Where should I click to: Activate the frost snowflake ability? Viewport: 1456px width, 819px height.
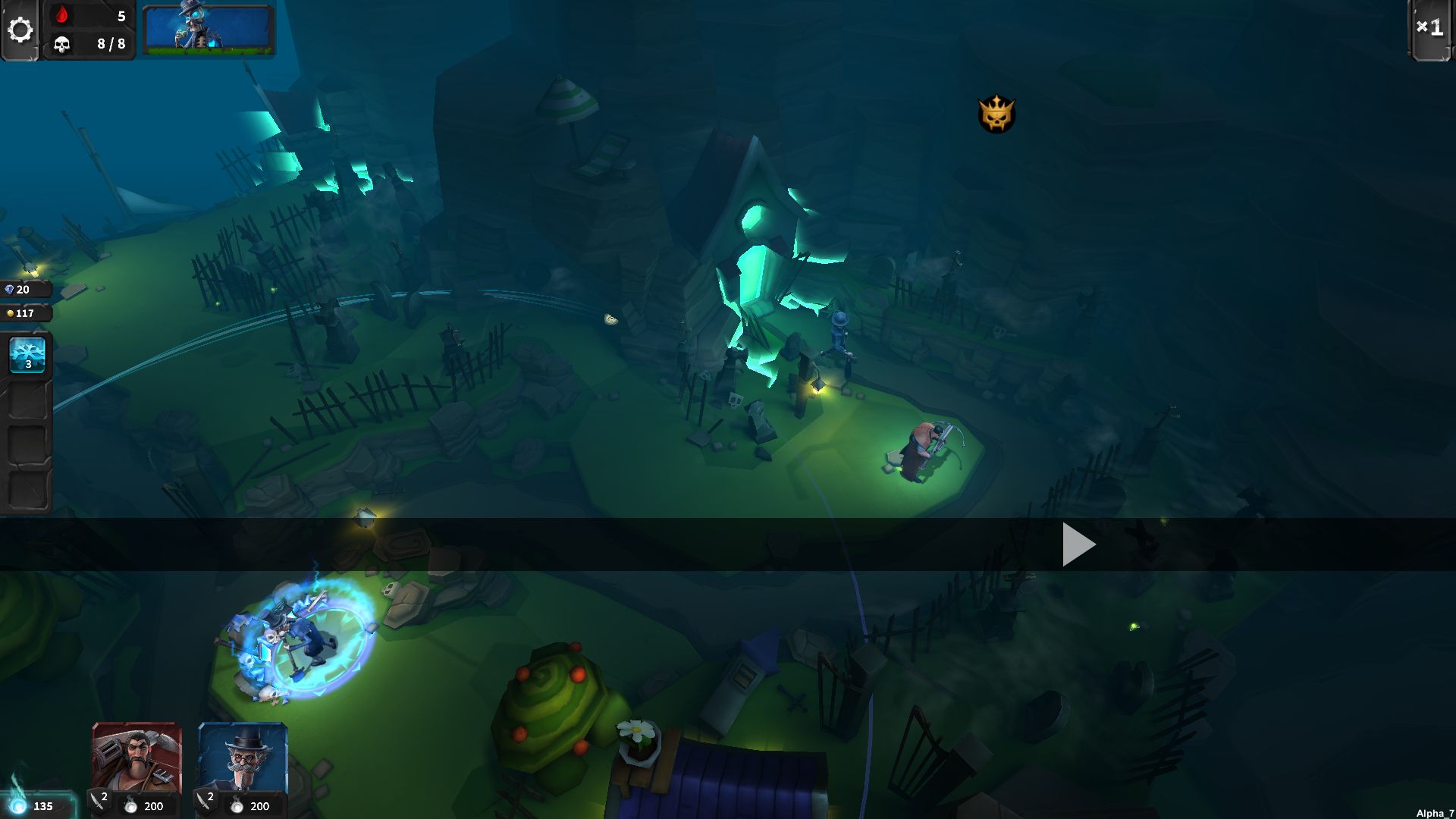(28, 354)
